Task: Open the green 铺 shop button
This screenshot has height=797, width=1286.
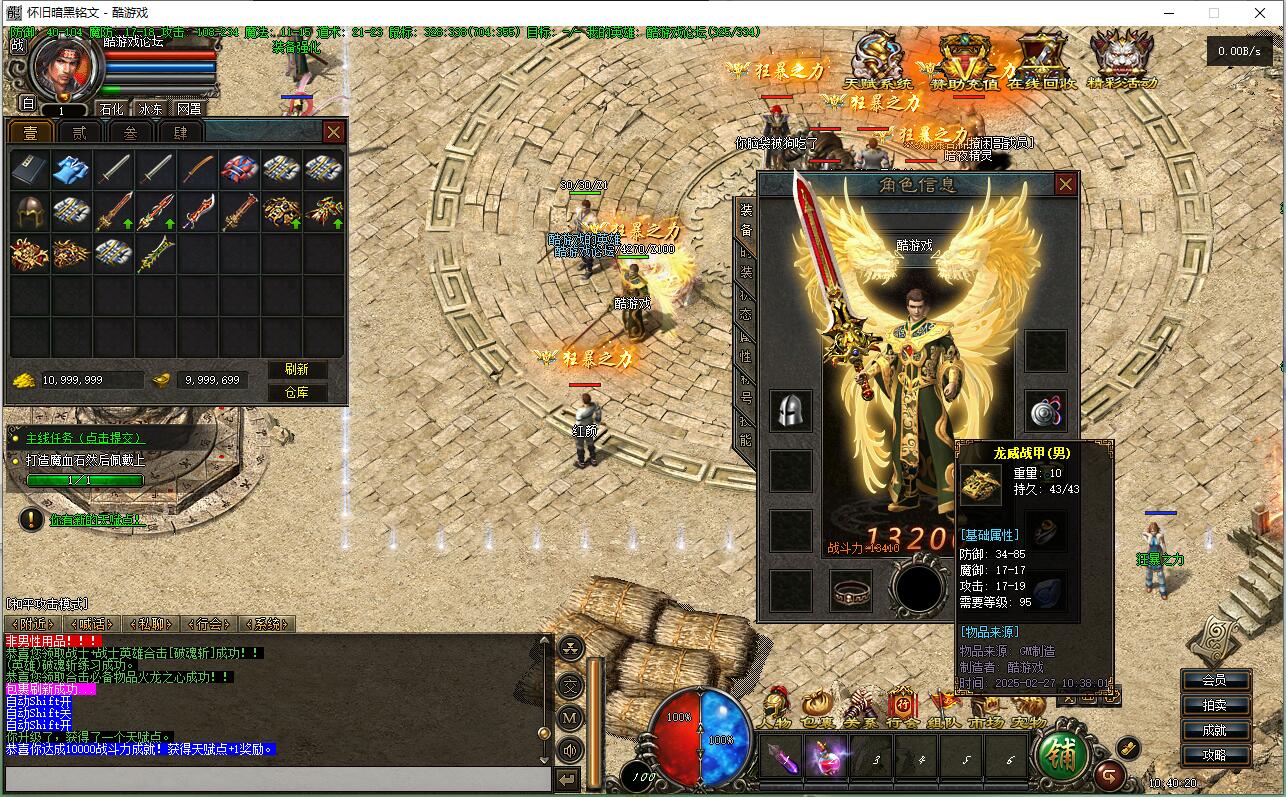Action: tap(1062, 756)
